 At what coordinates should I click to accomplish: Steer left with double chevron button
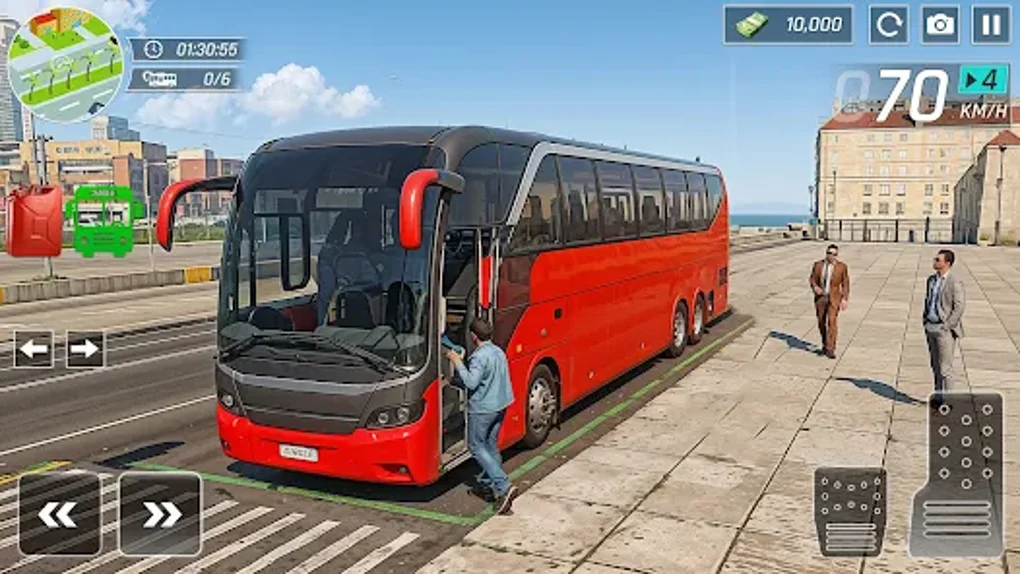(59, 513)
